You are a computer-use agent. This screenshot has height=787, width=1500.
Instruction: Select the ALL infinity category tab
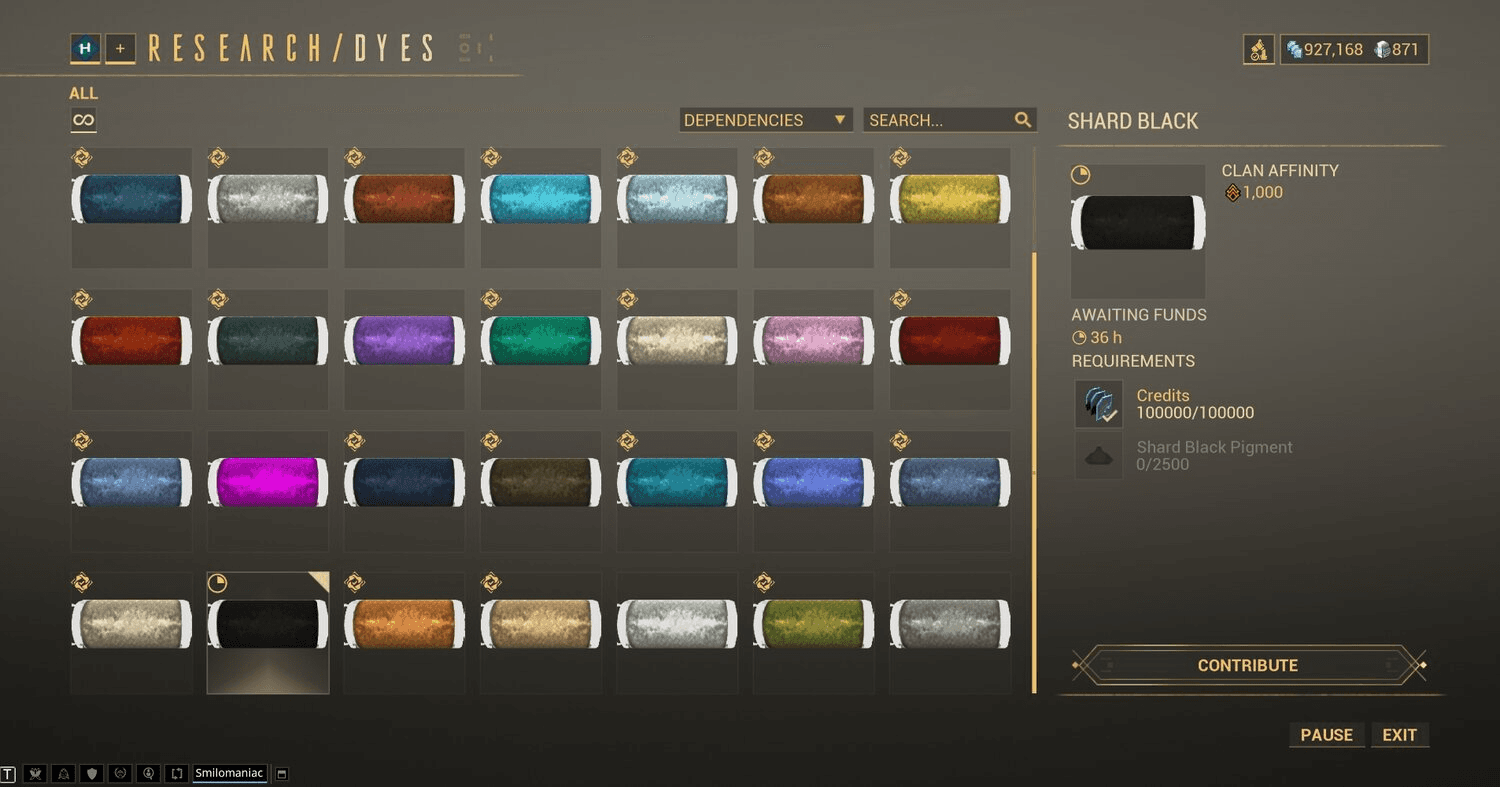point(83,120)
